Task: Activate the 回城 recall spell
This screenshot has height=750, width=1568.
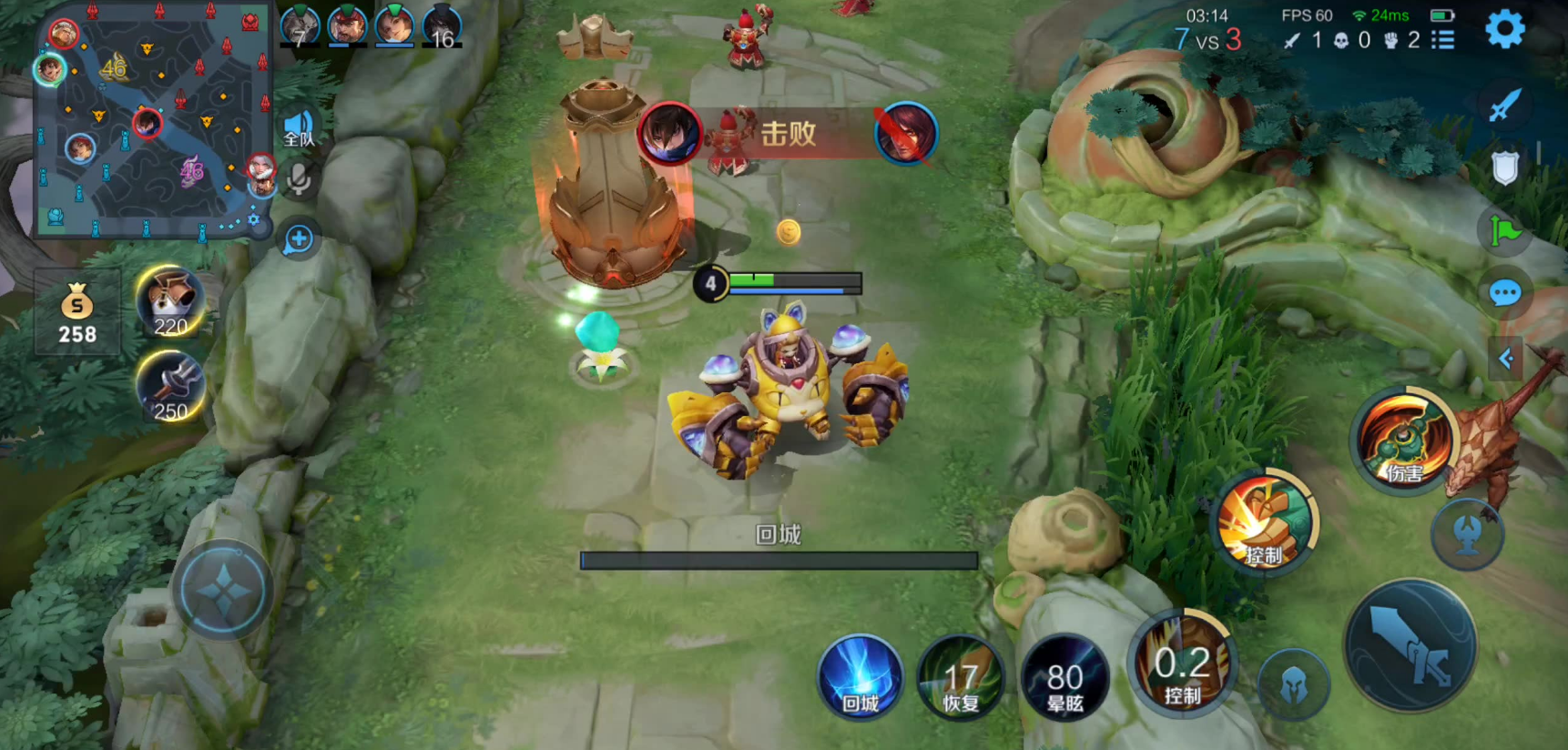Action: [x=860, y=678]
